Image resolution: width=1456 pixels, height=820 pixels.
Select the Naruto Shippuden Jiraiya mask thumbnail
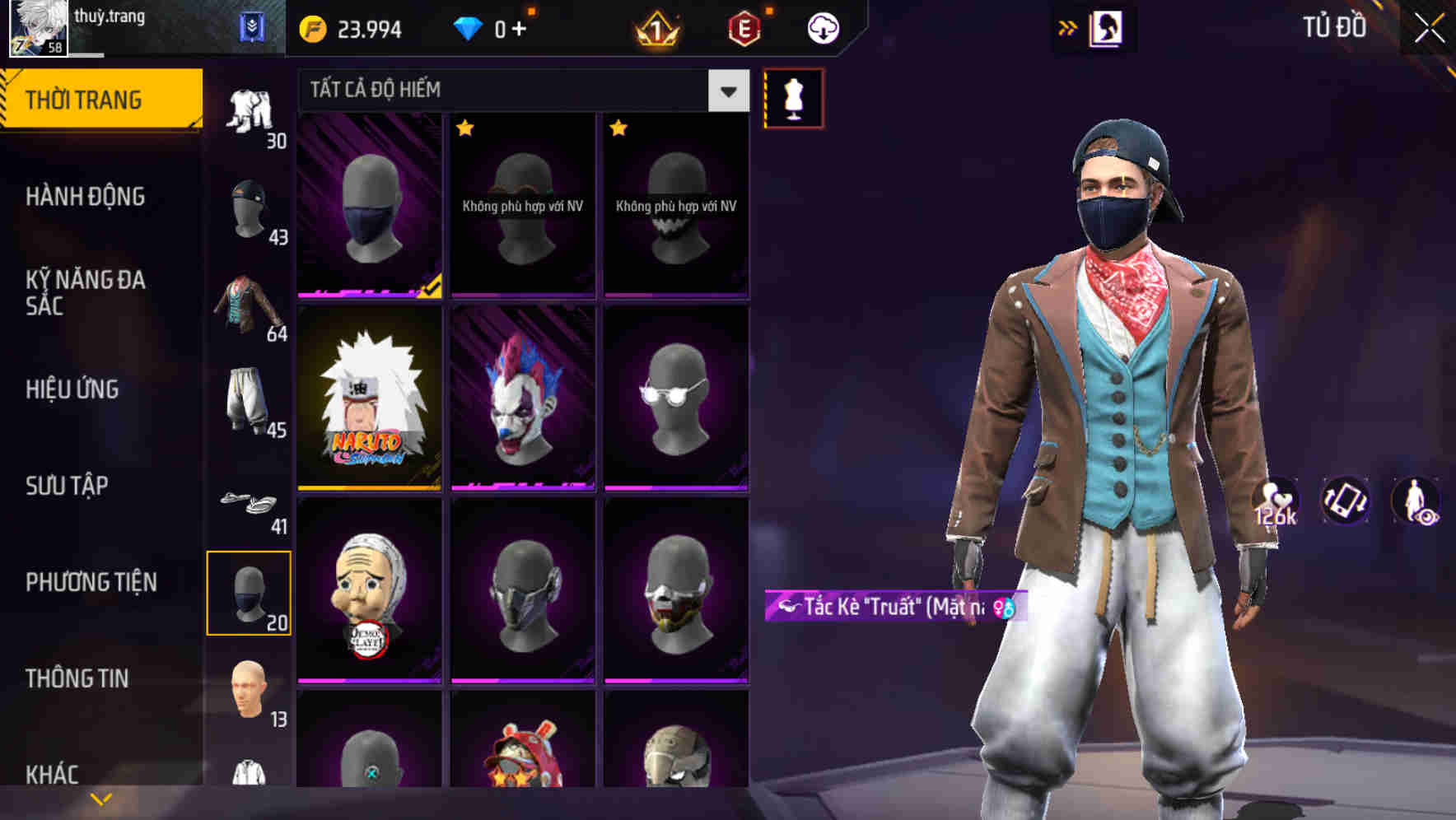(370, 401)
